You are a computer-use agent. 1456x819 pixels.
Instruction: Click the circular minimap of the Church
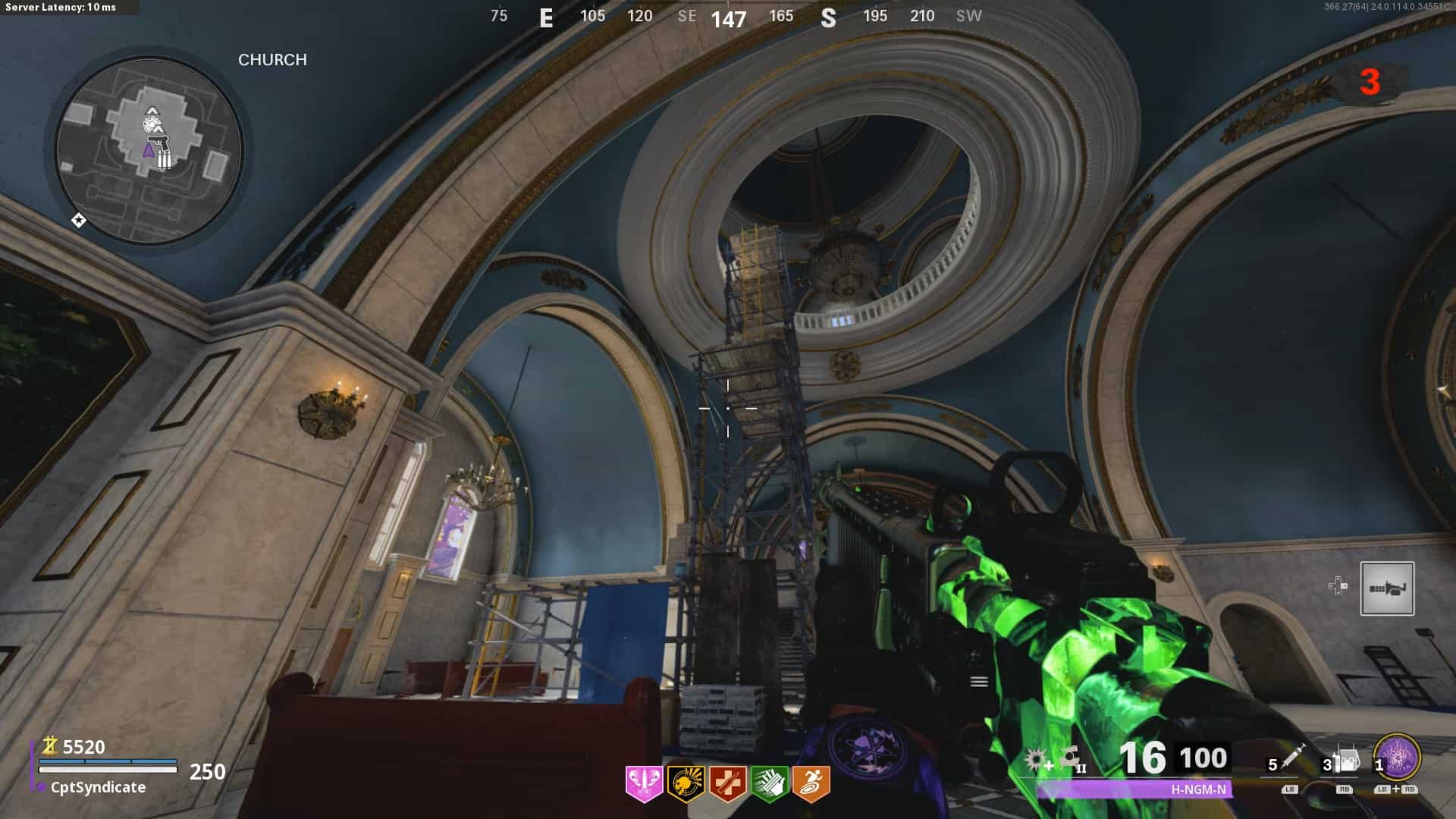(149, 151)
